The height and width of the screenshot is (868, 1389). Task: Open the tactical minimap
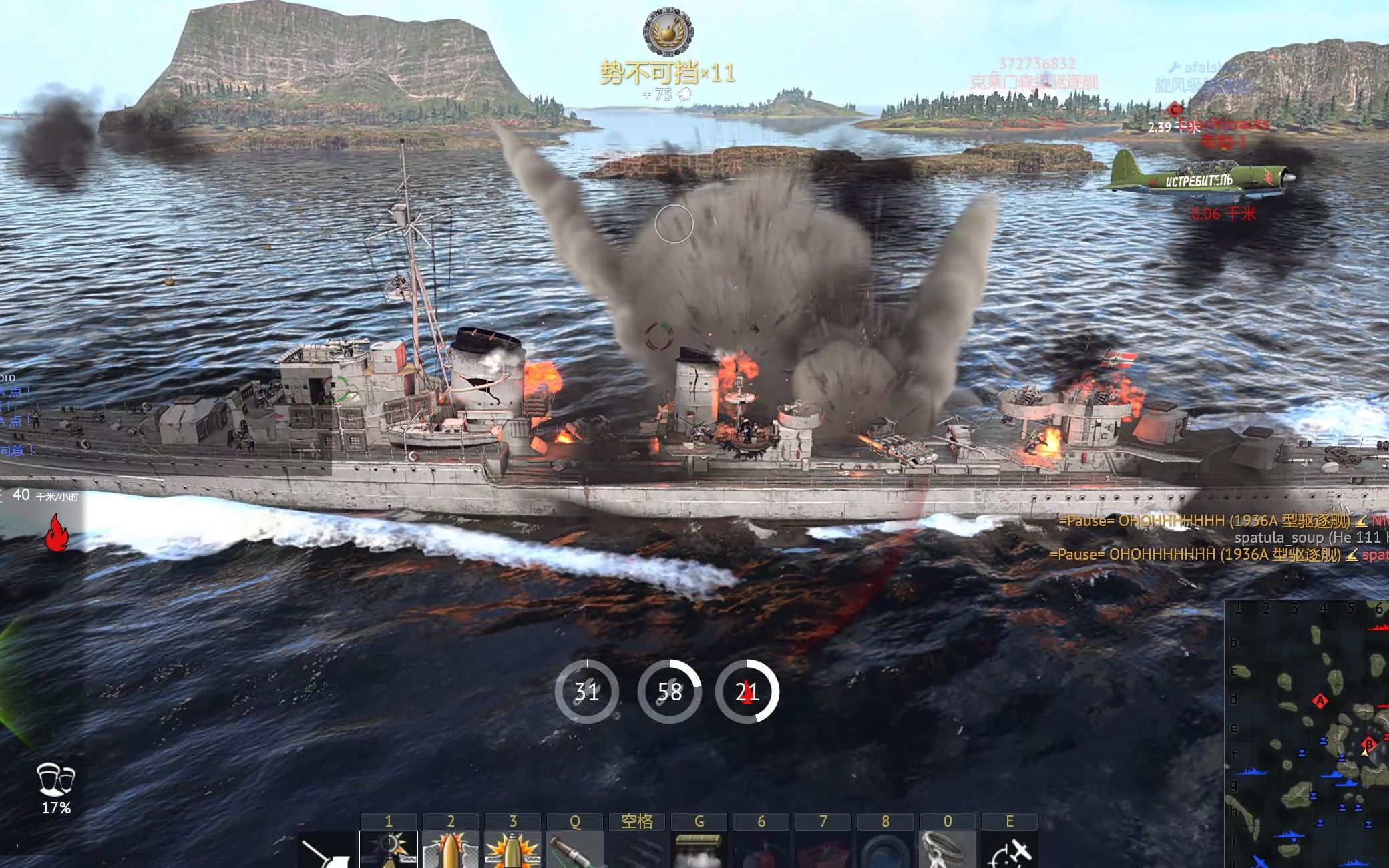pos(1307,734)
